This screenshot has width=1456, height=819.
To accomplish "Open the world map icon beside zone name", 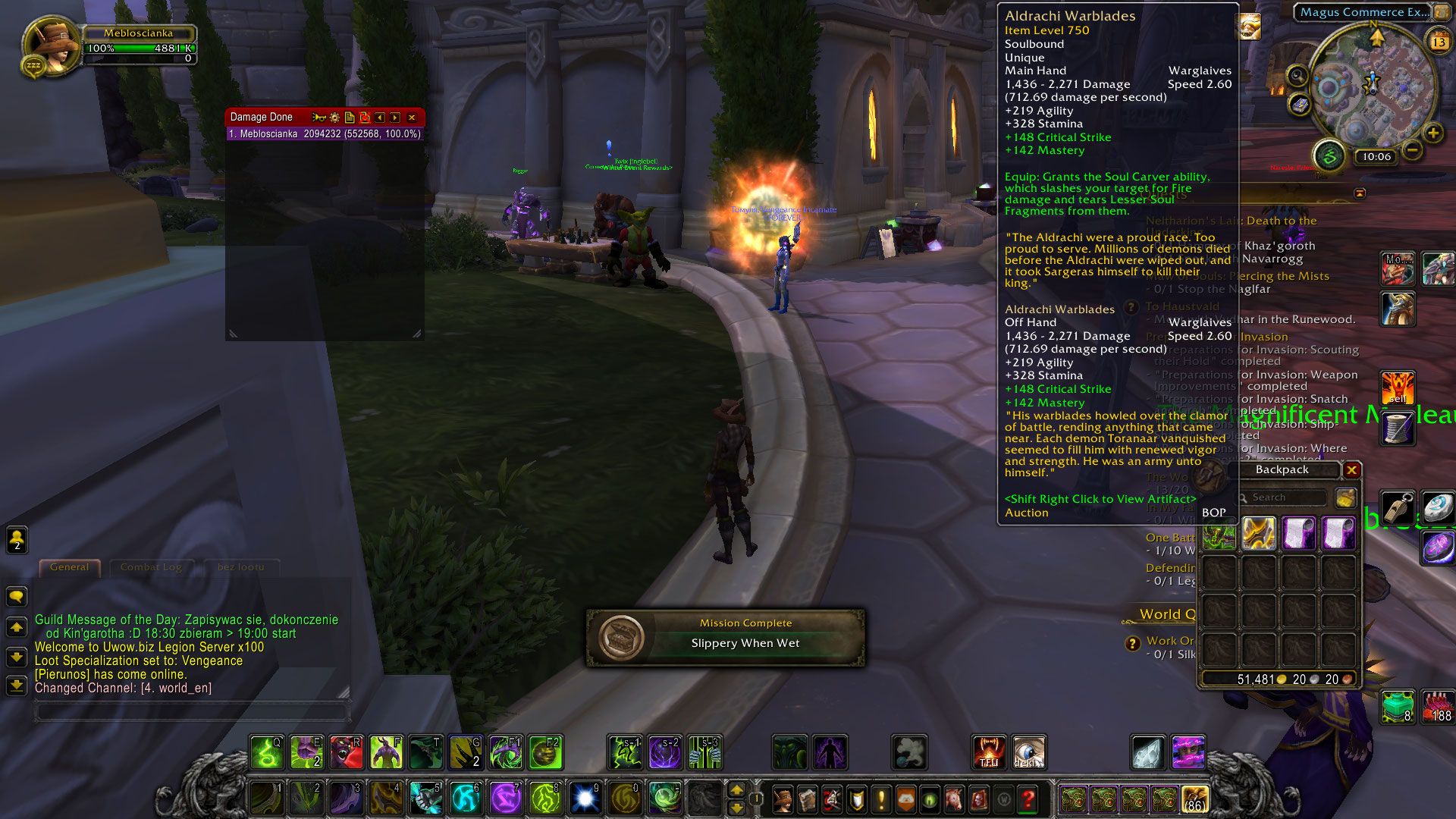I will [1440, 12].
